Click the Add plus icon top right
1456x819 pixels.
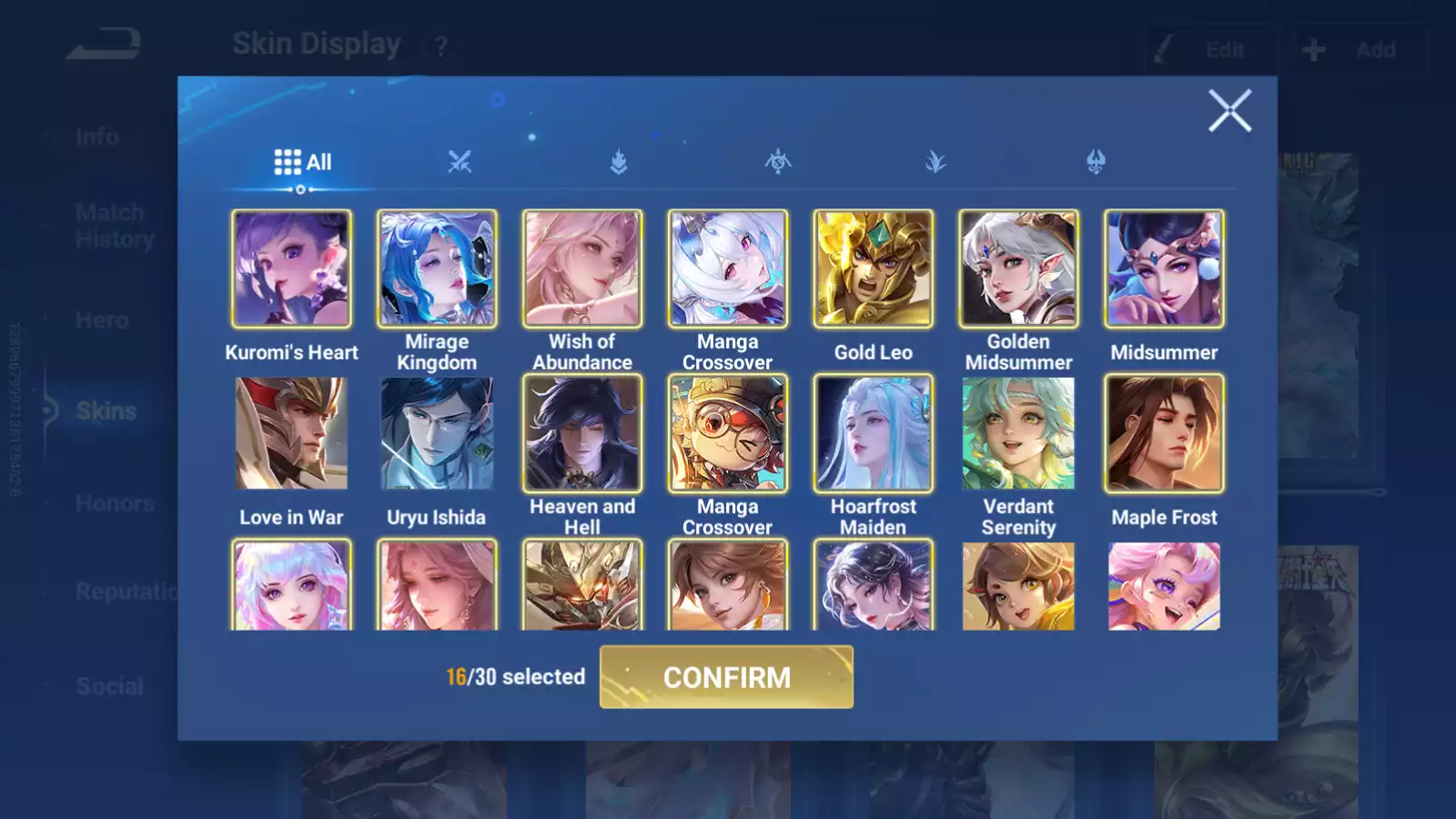point(1313,49)
